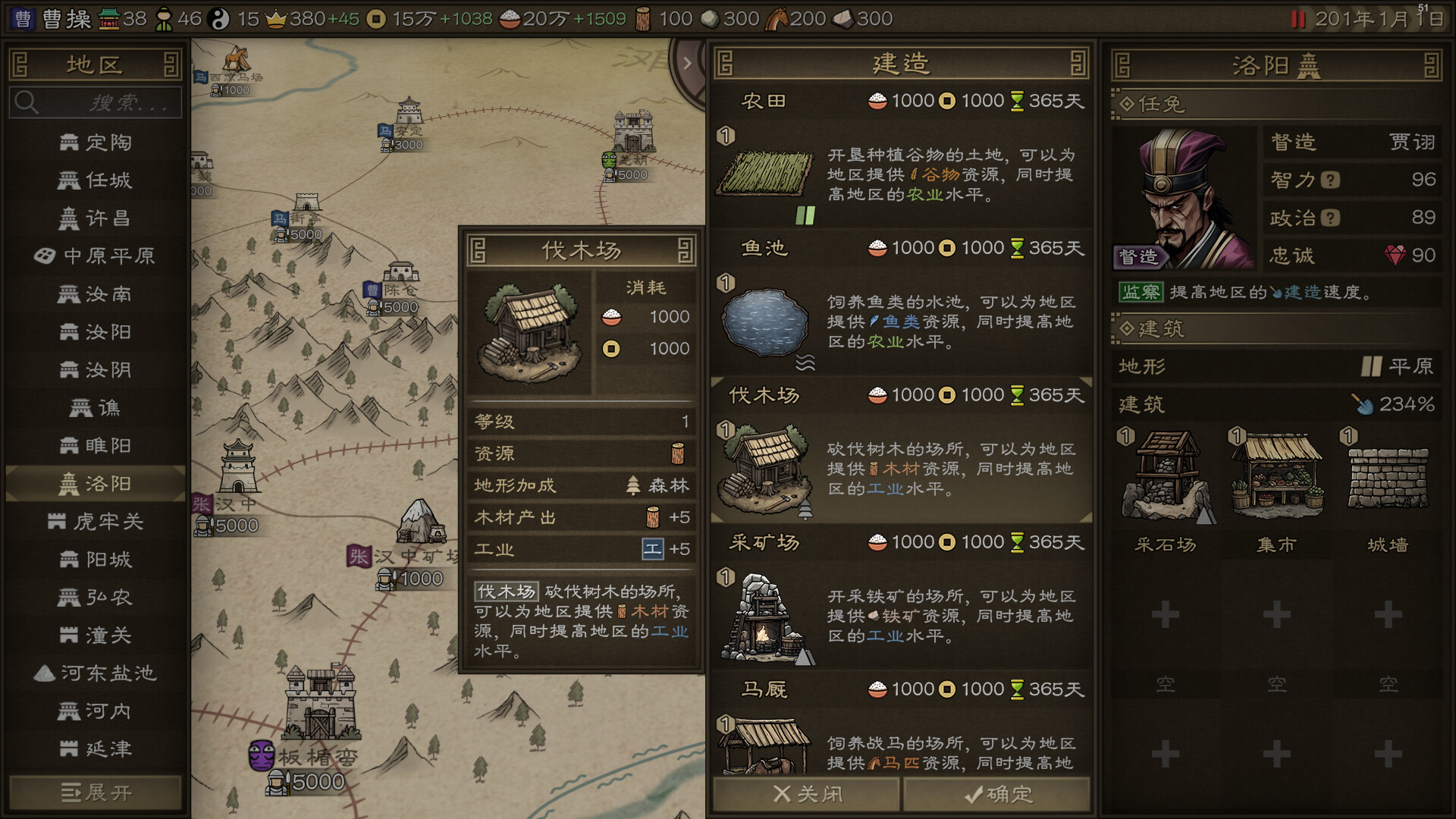1456x819 pixels.
Task: Click the round arrow button on map edge
Action: pyautogui.click(x=687, y=64)
